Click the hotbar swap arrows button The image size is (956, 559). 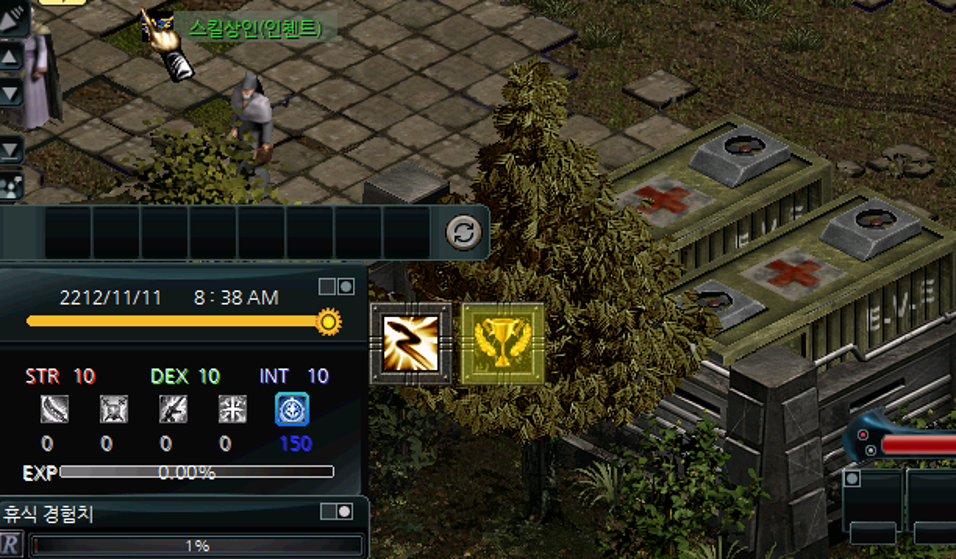pyautogui.click(x=463, y=233)
